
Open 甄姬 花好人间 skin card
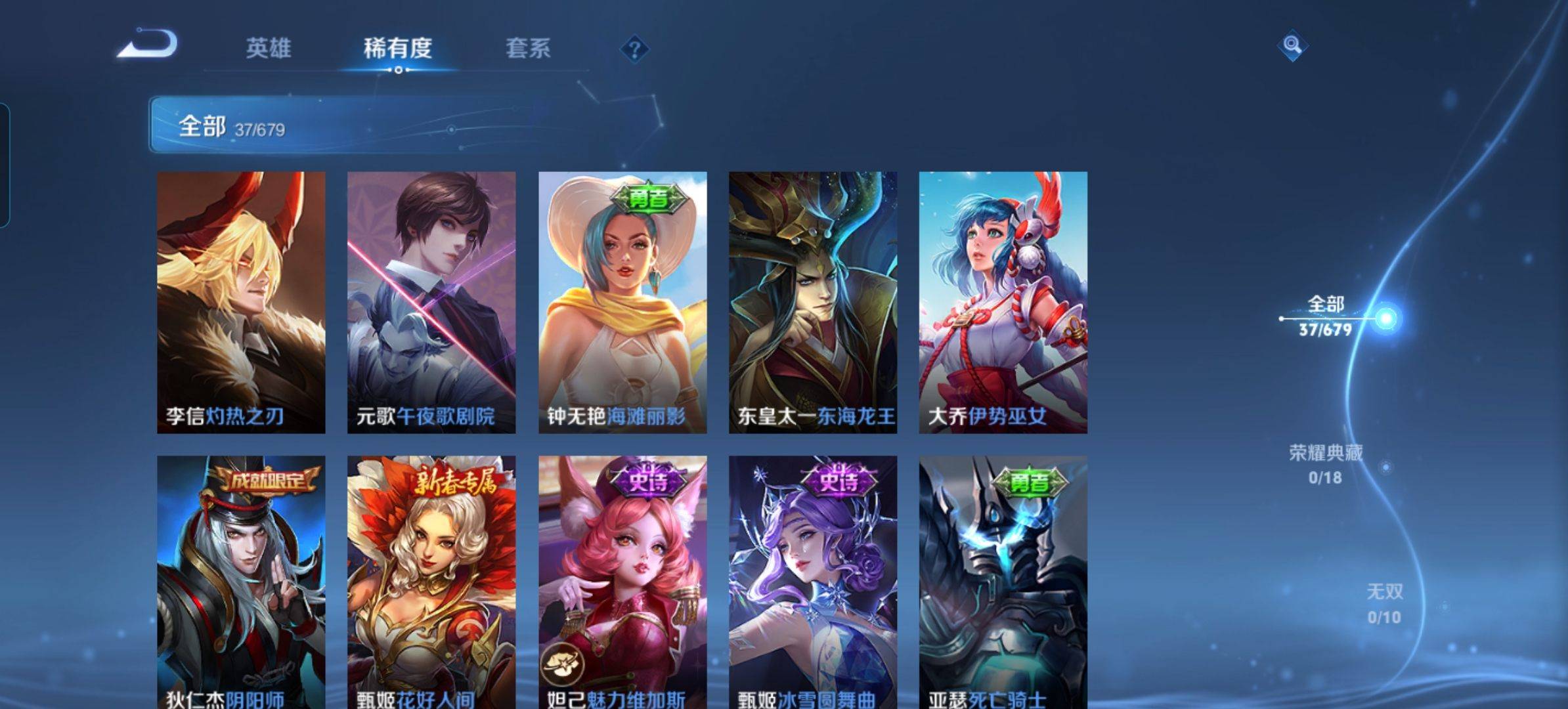[x=431, y=581]
